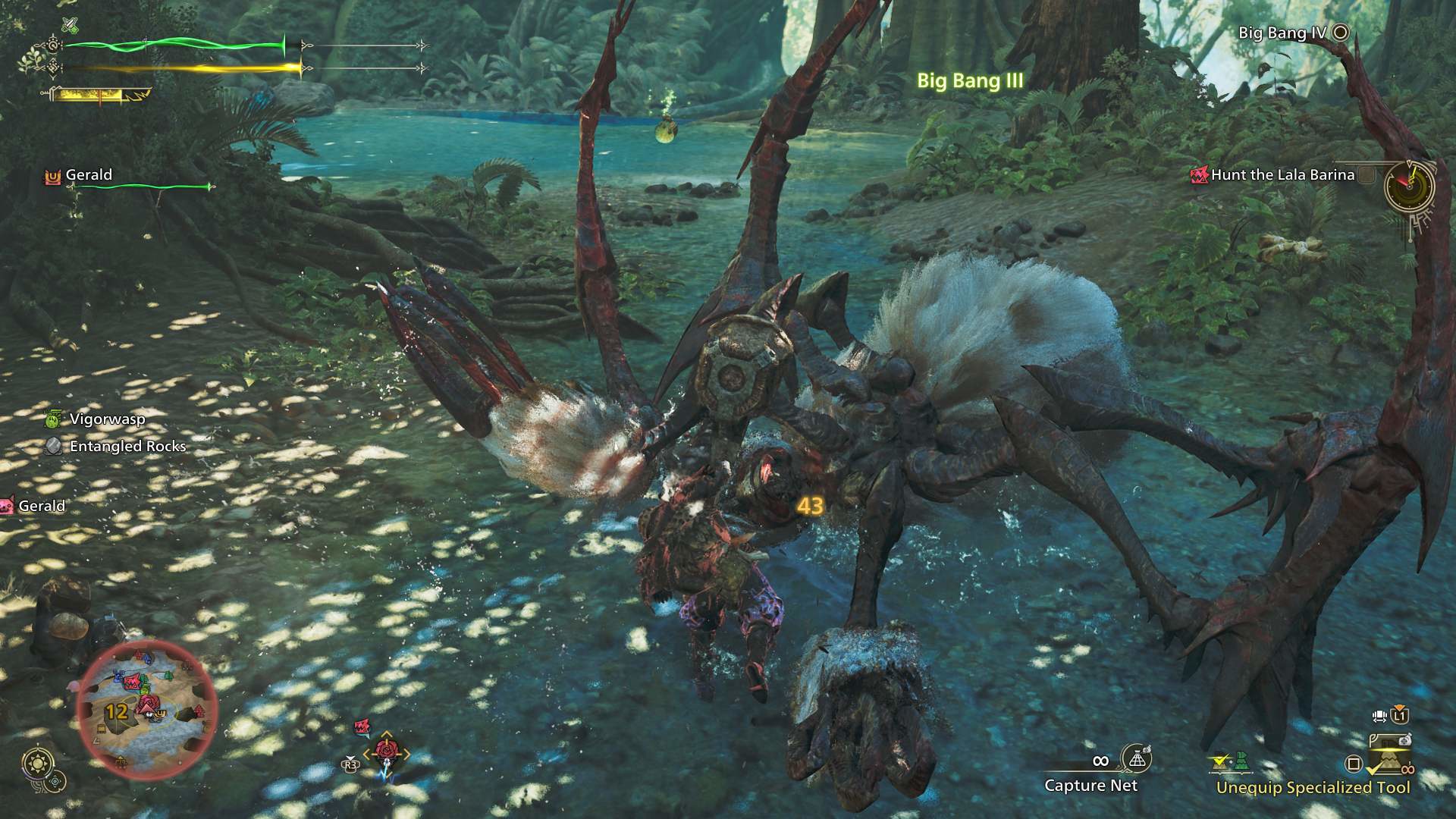This screenshot has width=1456, height=819.
Task: Click the Big Bang IV combo label
Action: [1282, 33]
